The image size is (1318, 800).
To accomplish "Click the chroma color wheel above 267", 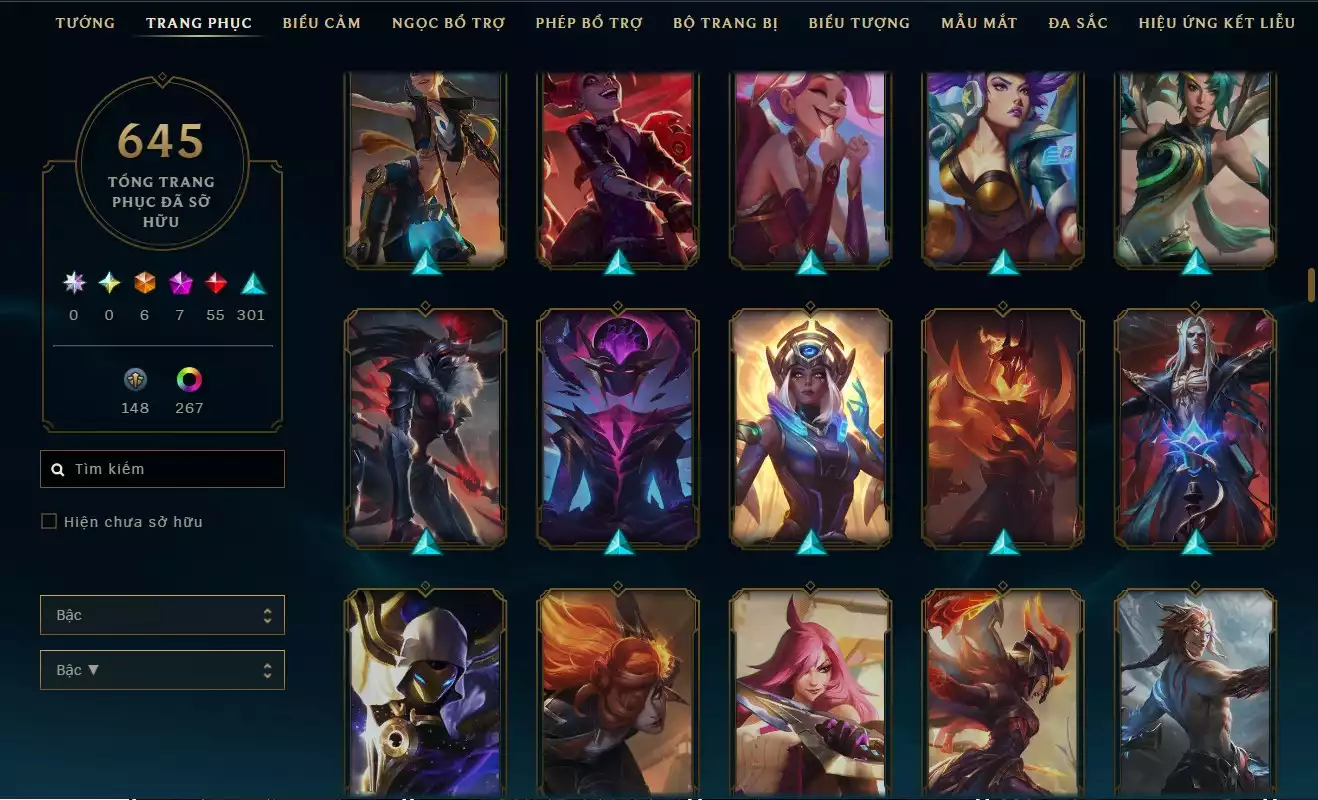I will click(189, 380).
